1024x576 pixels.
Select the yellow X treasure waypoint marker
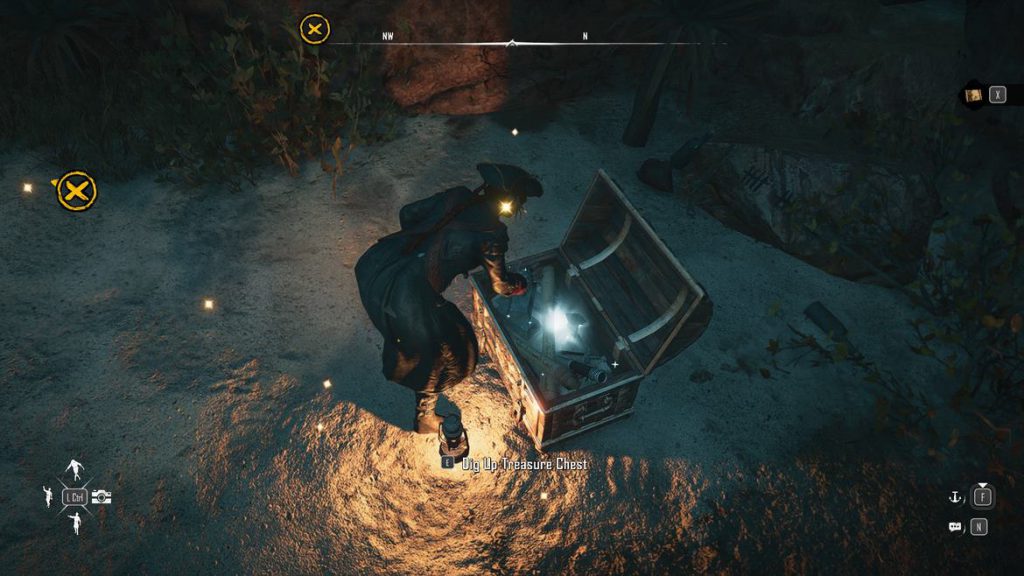[76, 190]
